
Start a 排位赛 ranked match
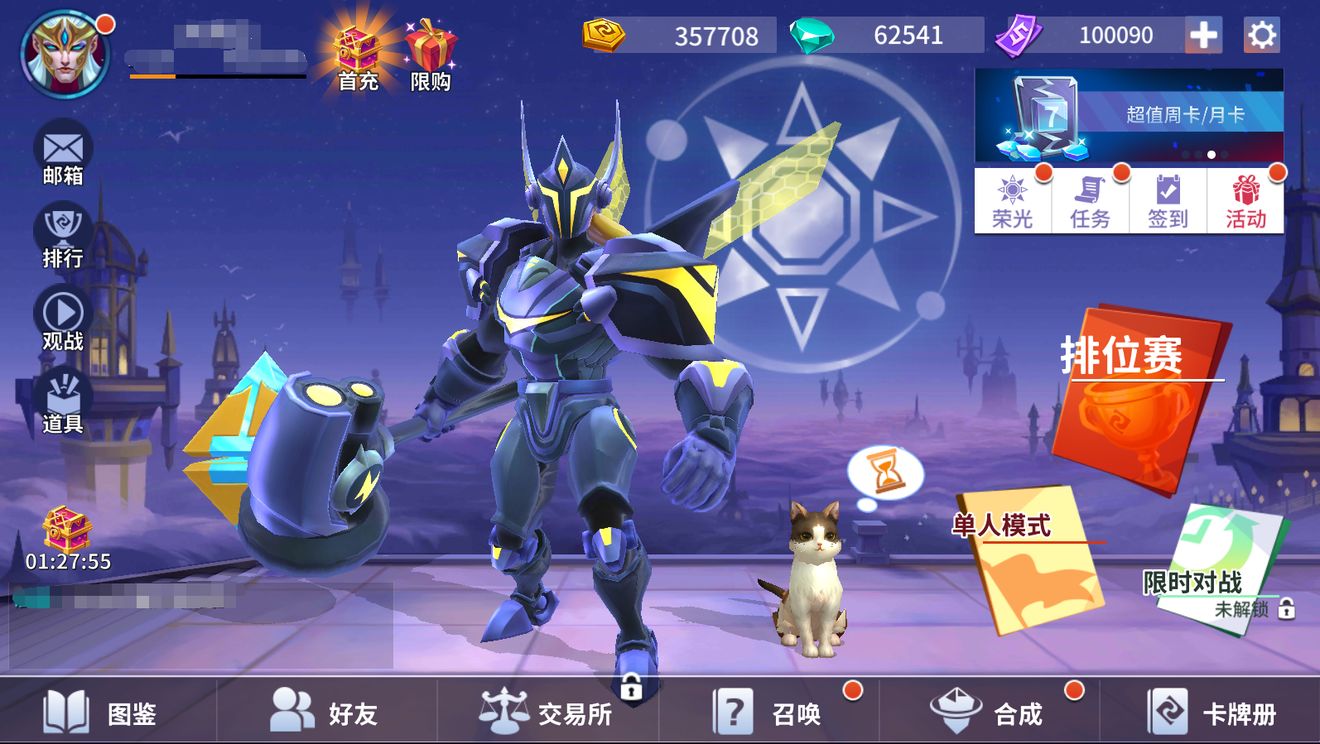(x=1140, y=400)
